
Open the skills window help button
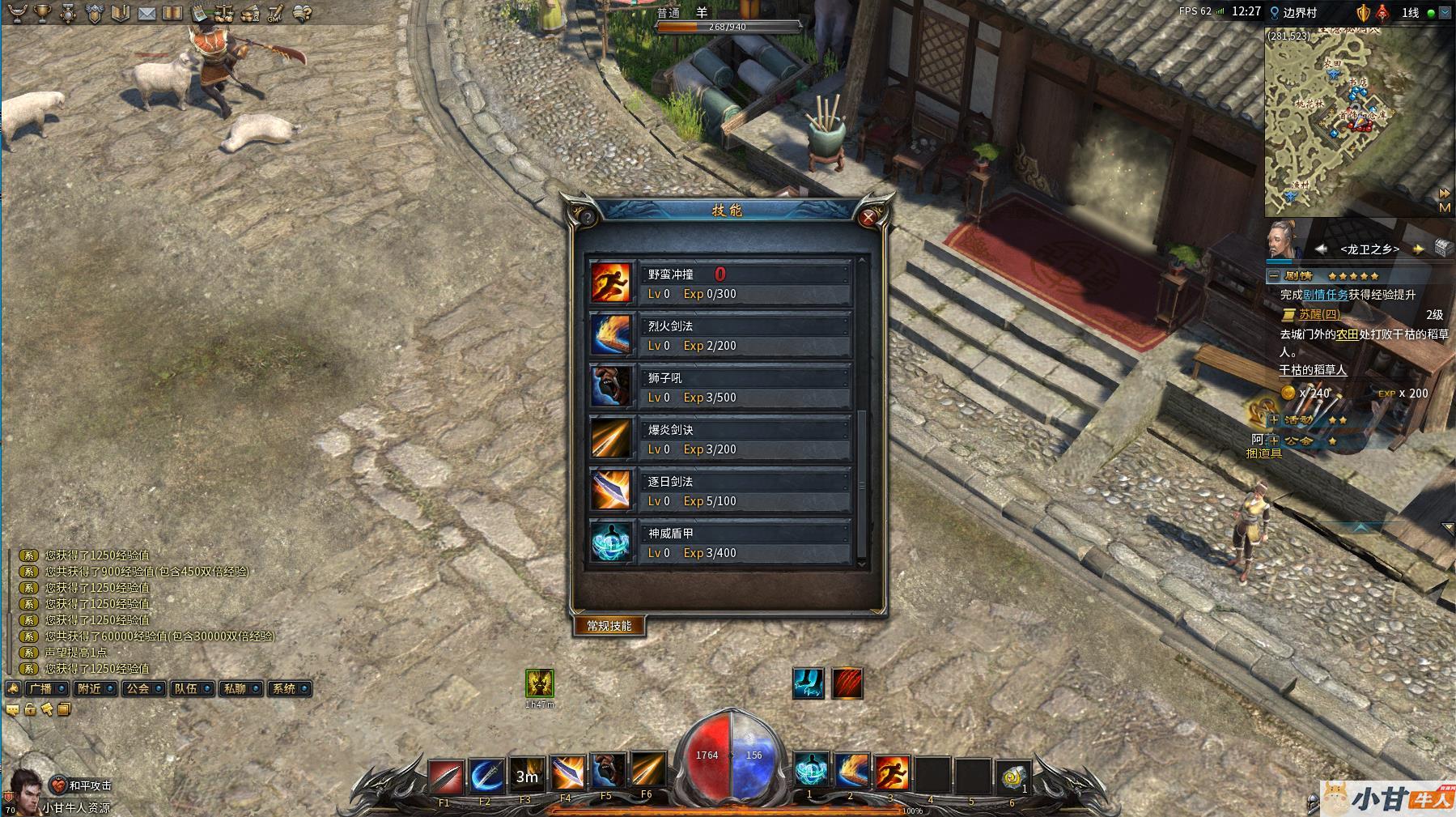tap(586, 217)
